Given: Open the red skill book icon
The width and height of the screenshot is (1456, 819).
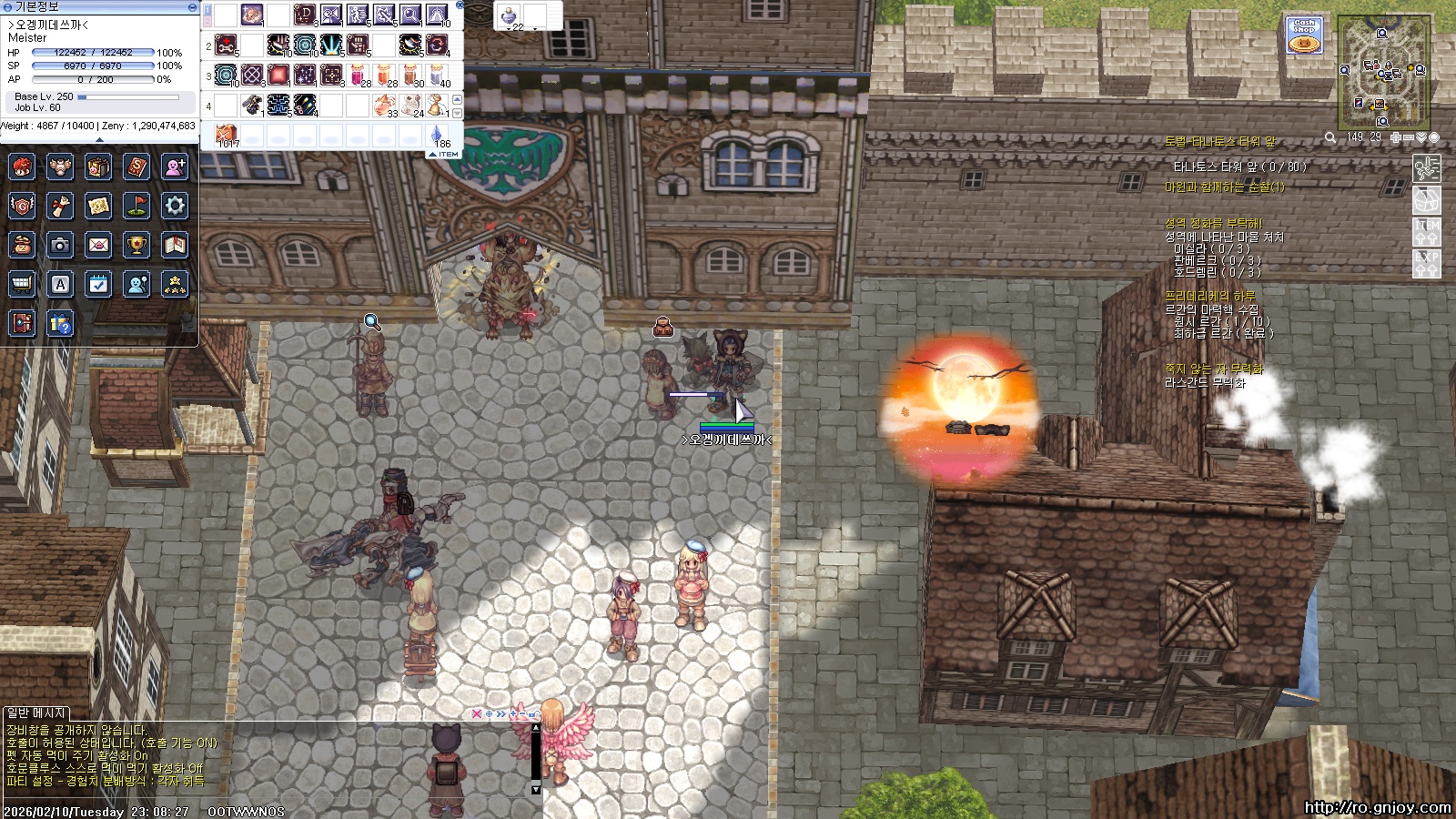Looking at the screenshot, I should tap(136, 167).
